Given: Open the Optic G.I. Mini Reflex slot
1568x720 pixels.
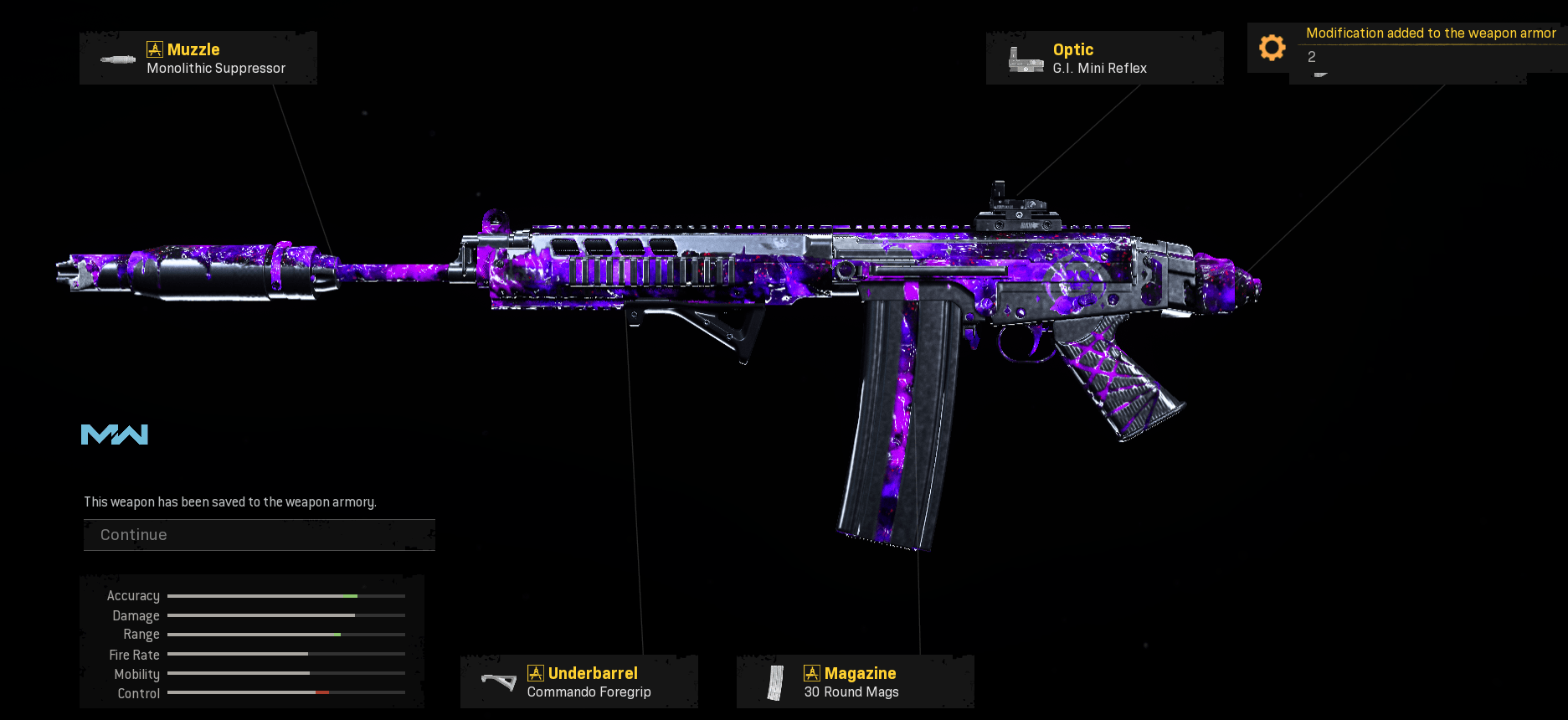Looking at the screenshot, I should click(x=1104, y=59).
